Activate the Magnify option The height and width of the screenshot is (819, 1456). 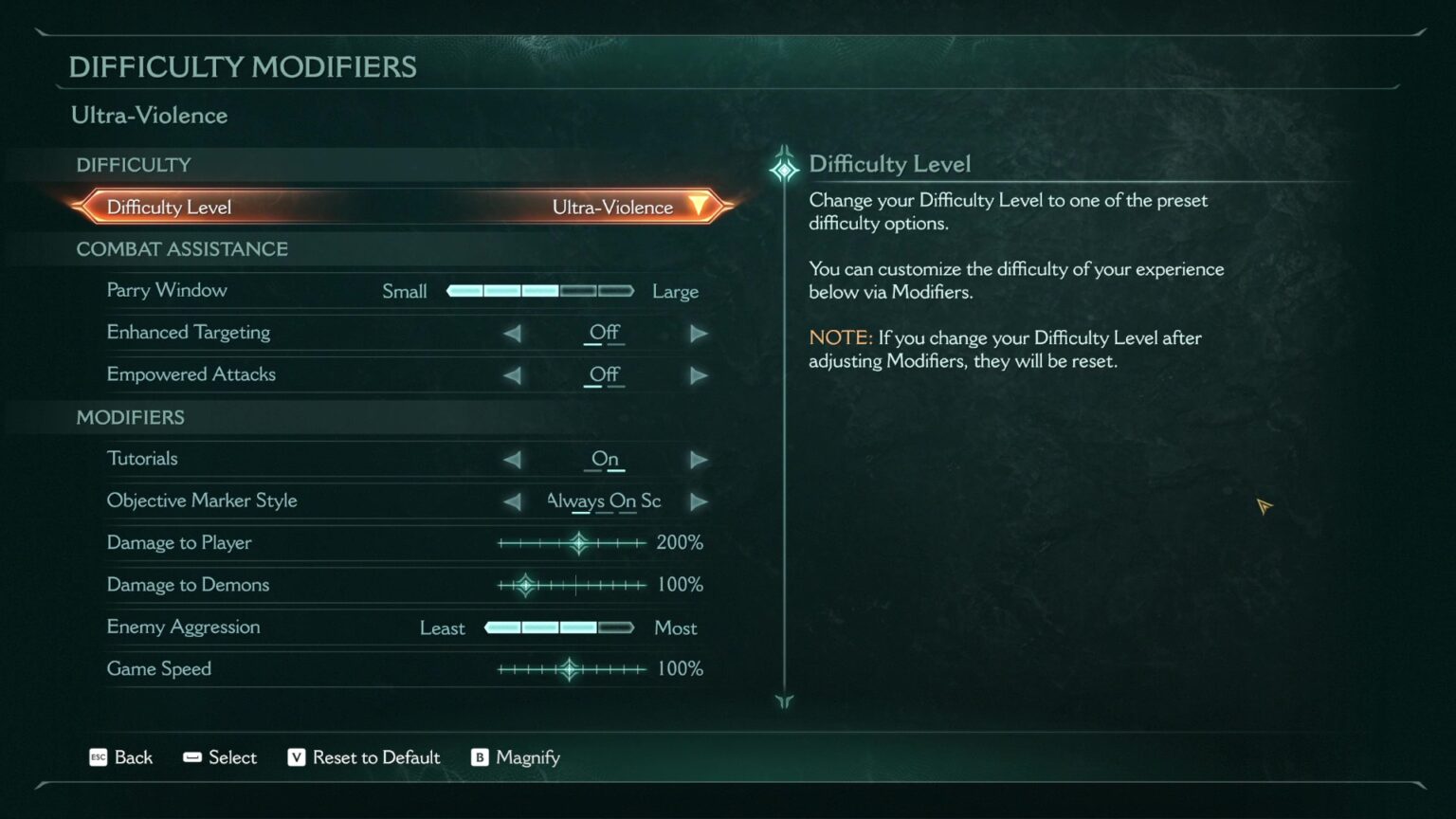516,757
